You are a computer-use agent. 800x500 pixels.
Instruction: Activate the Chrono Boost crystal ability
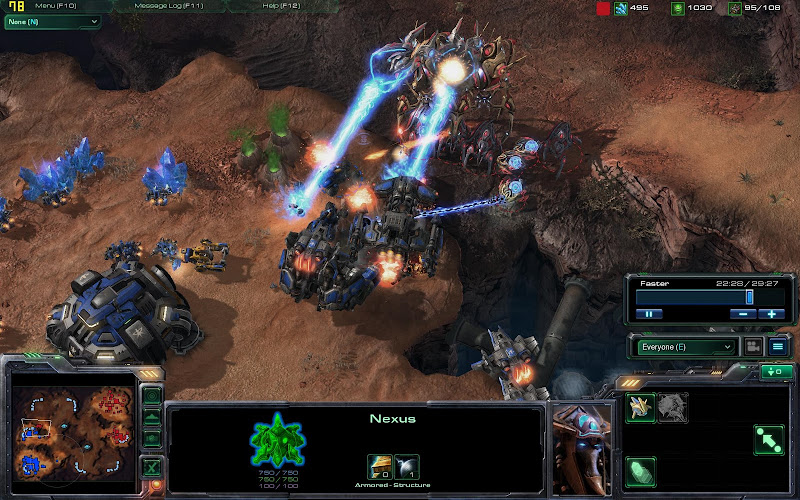(640, 470)
